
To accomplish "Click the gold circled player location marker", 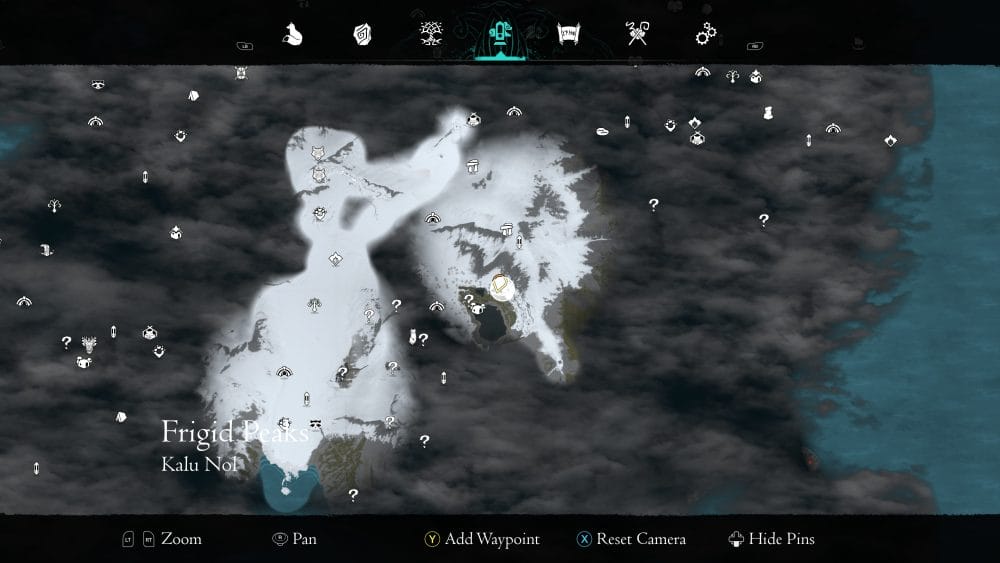I will point(502,289).
